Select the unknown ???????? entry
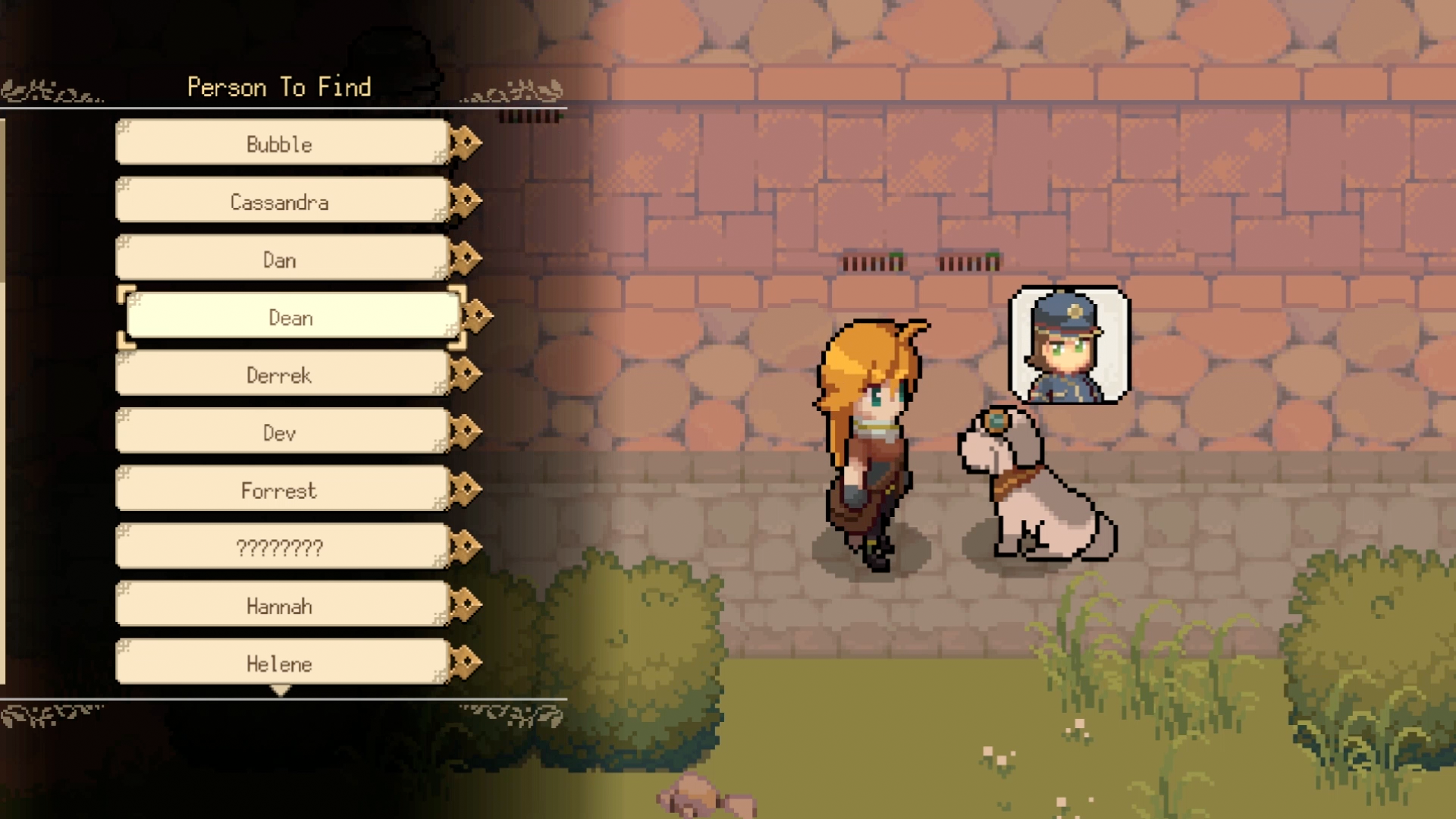The image size is (1456, 819). (281, 547)
